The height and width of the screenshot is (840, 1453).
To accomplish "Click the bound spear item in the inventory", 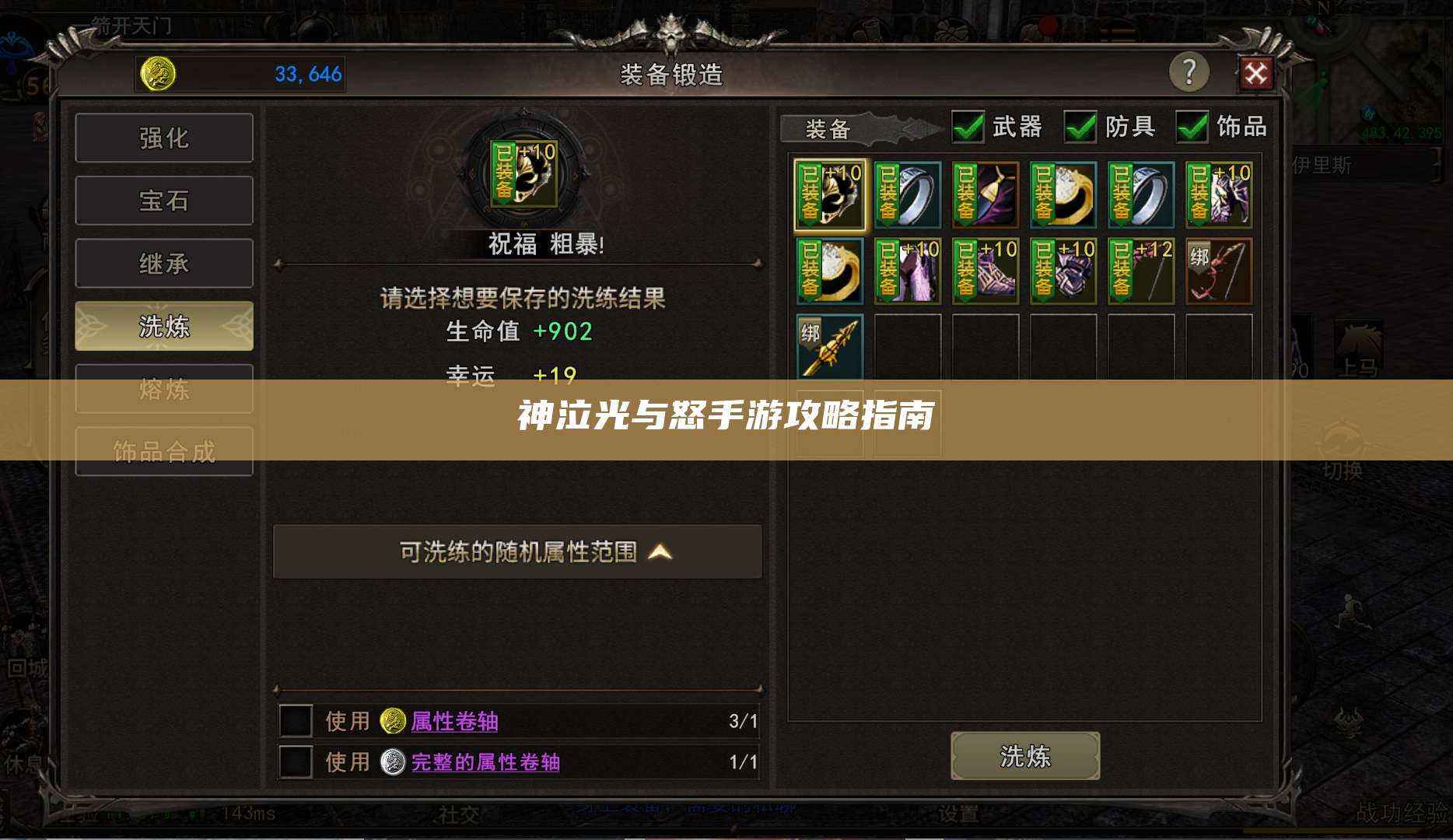I will pos(829,345).
